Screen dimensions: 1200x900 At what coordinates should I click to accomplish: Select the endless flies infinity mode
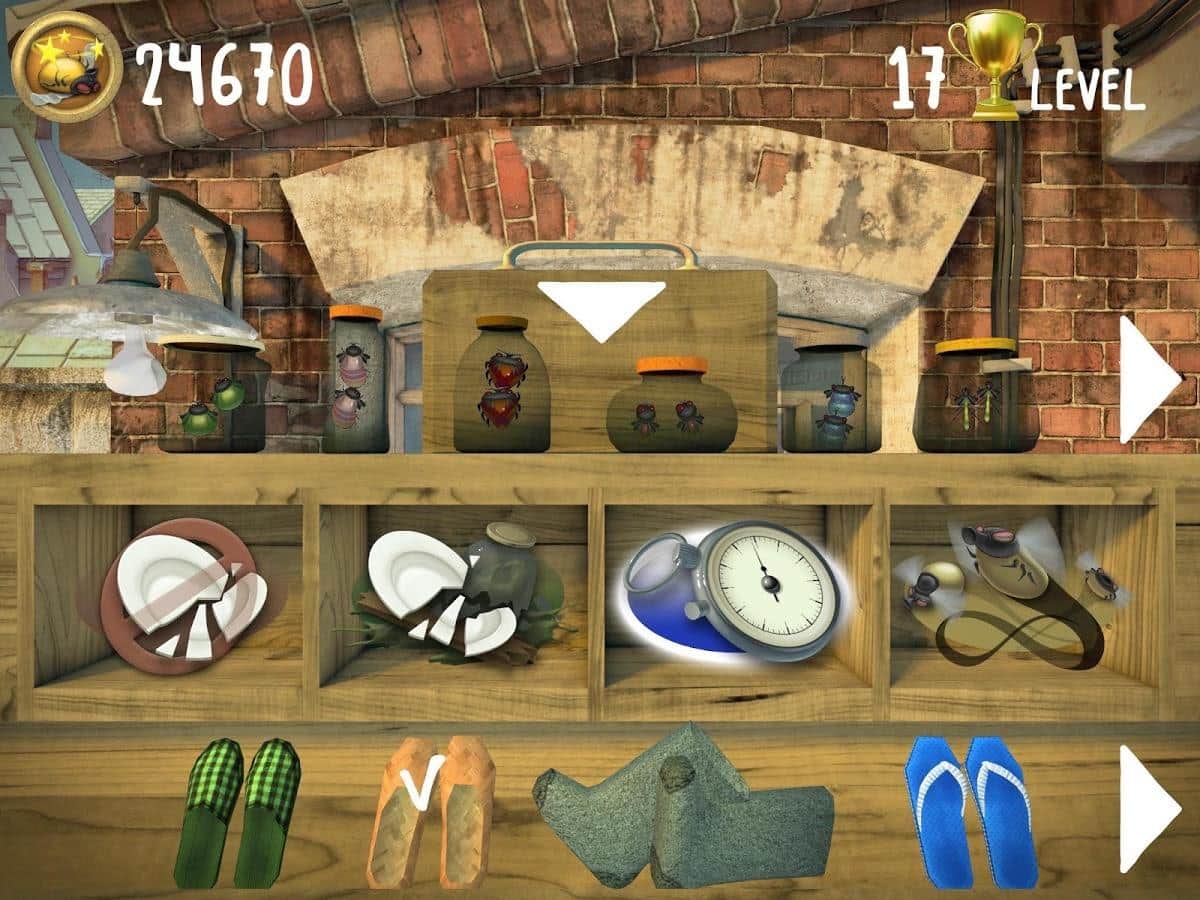coord(1015,595)
